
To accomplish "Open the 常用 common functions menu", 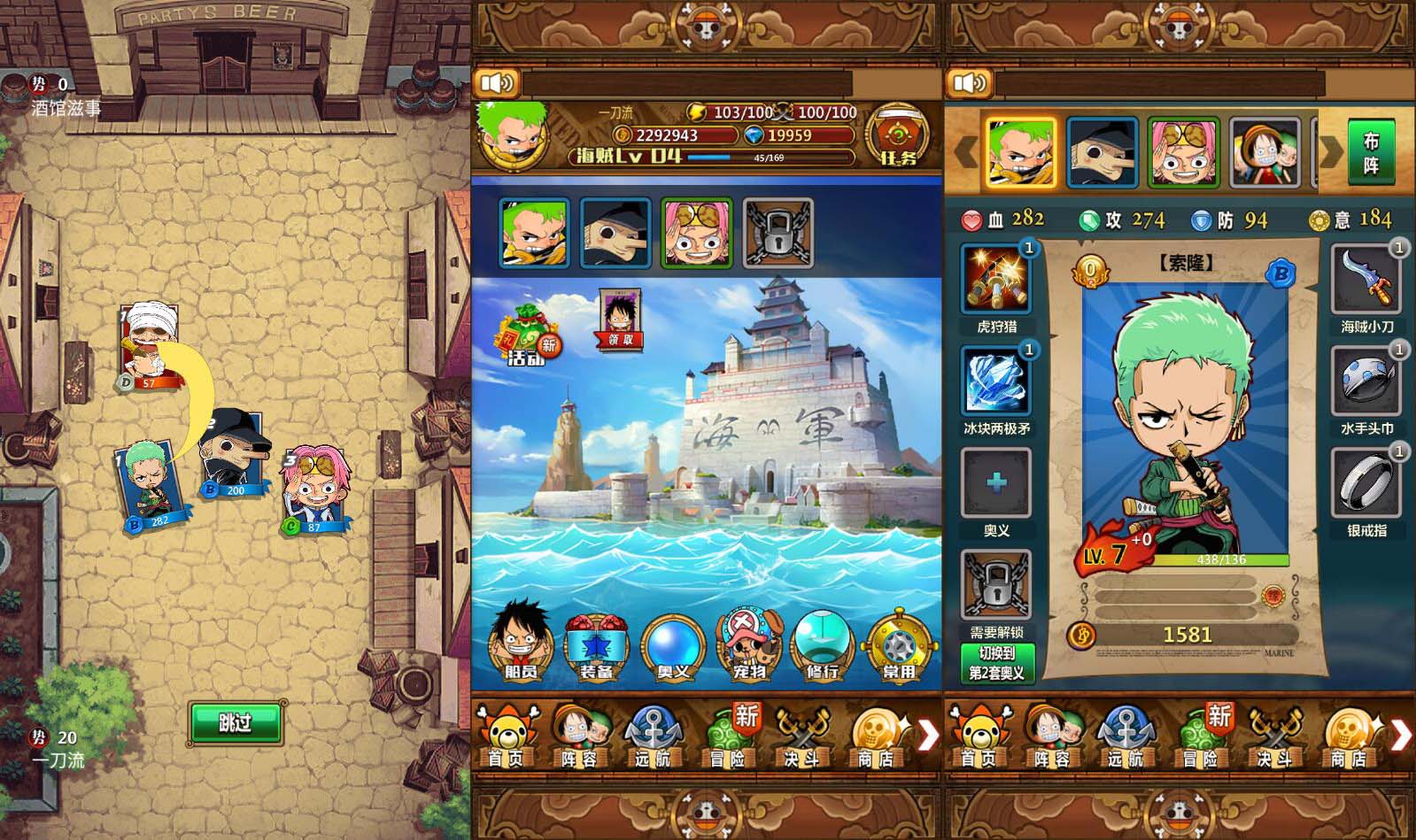I will pos(899,646).
